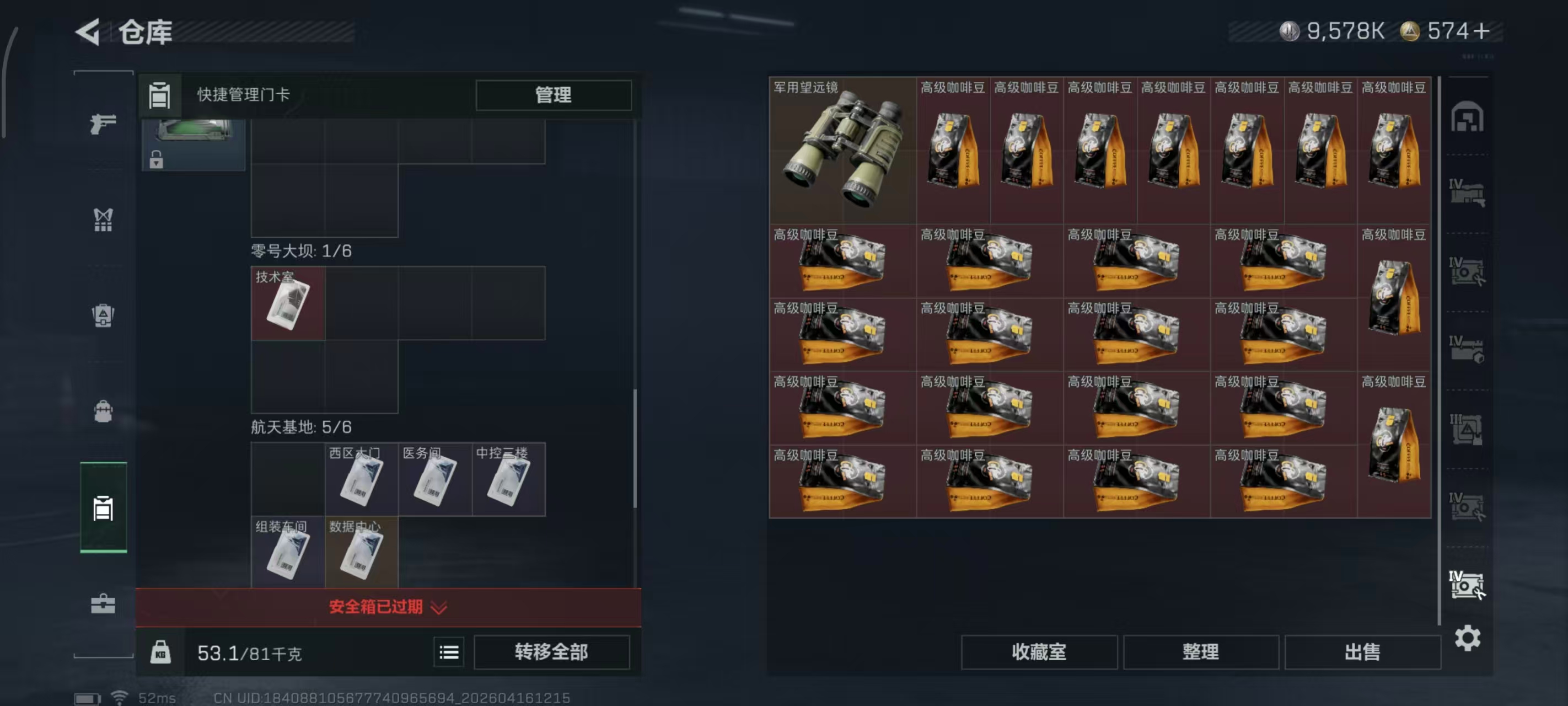
Task: Switch to list view beside the weight display
Action: [x=448, y=652]
